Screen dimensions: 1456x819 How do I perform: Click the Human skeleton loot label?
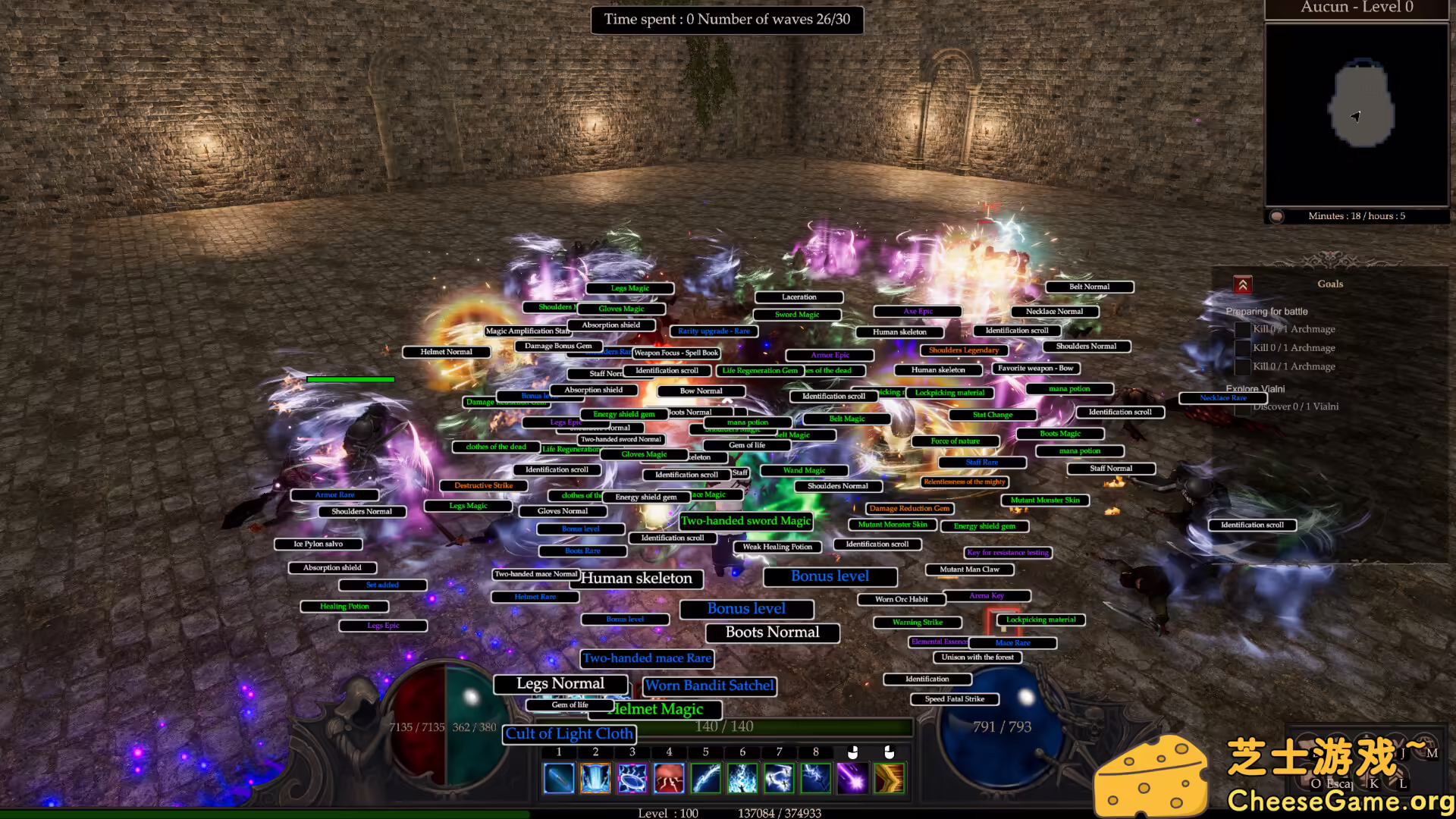pos(637,578)
